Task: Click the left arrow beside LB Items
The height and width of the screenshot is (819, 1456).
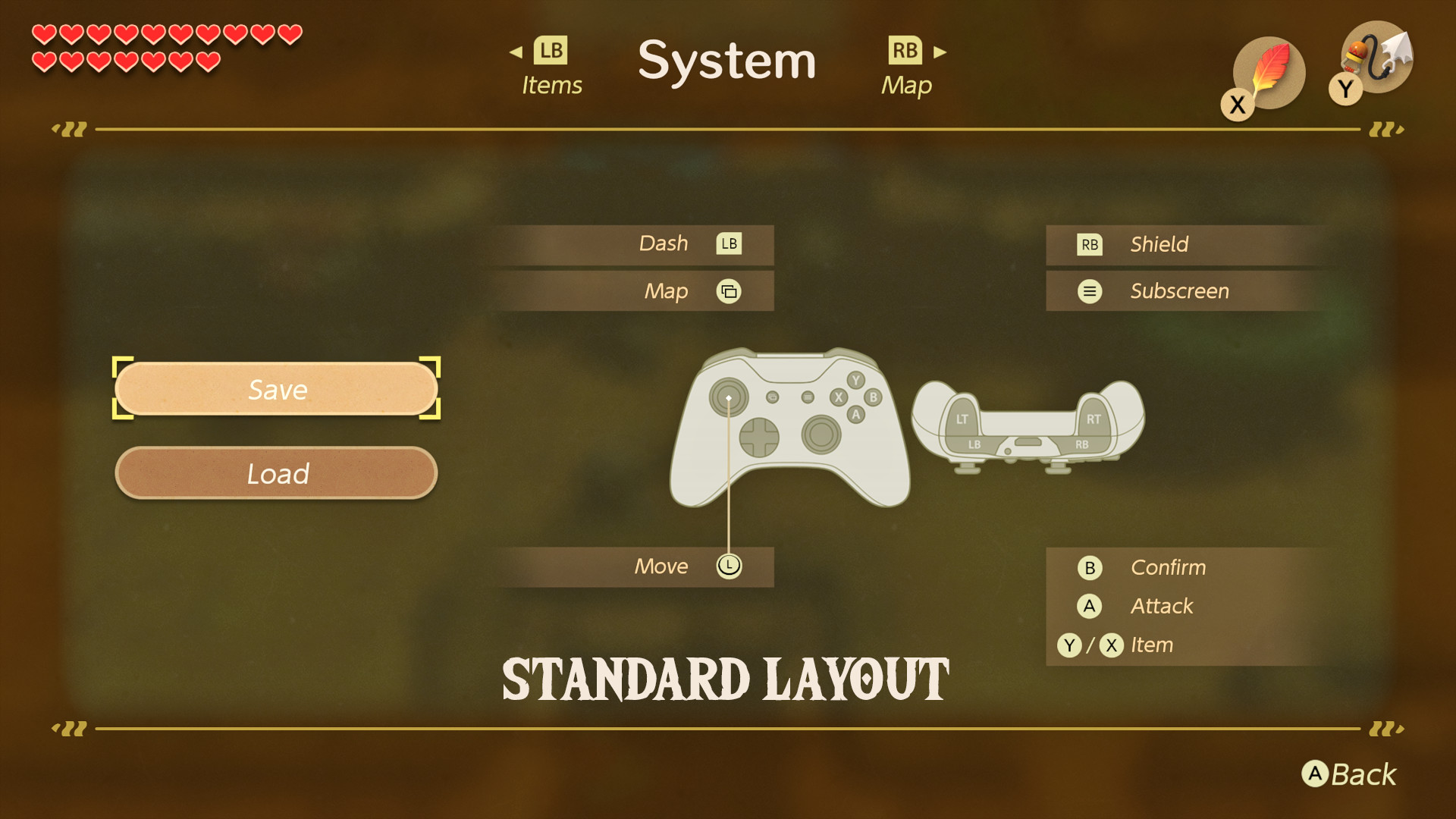Action: click(516, 51)
